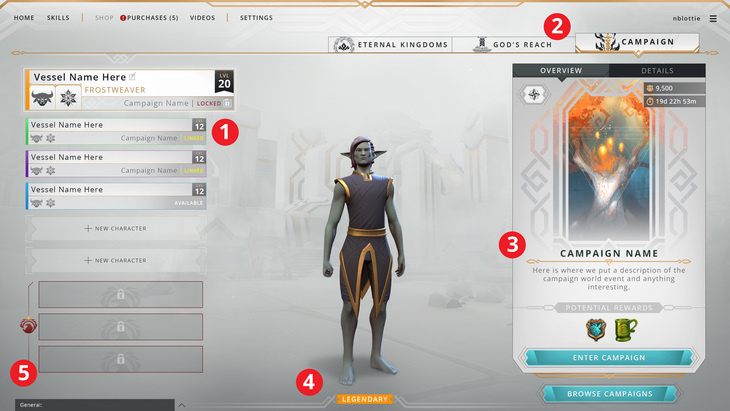The image size is (730, 411).
Task: Open the Videos section
Action: click(x=202, y=18)
